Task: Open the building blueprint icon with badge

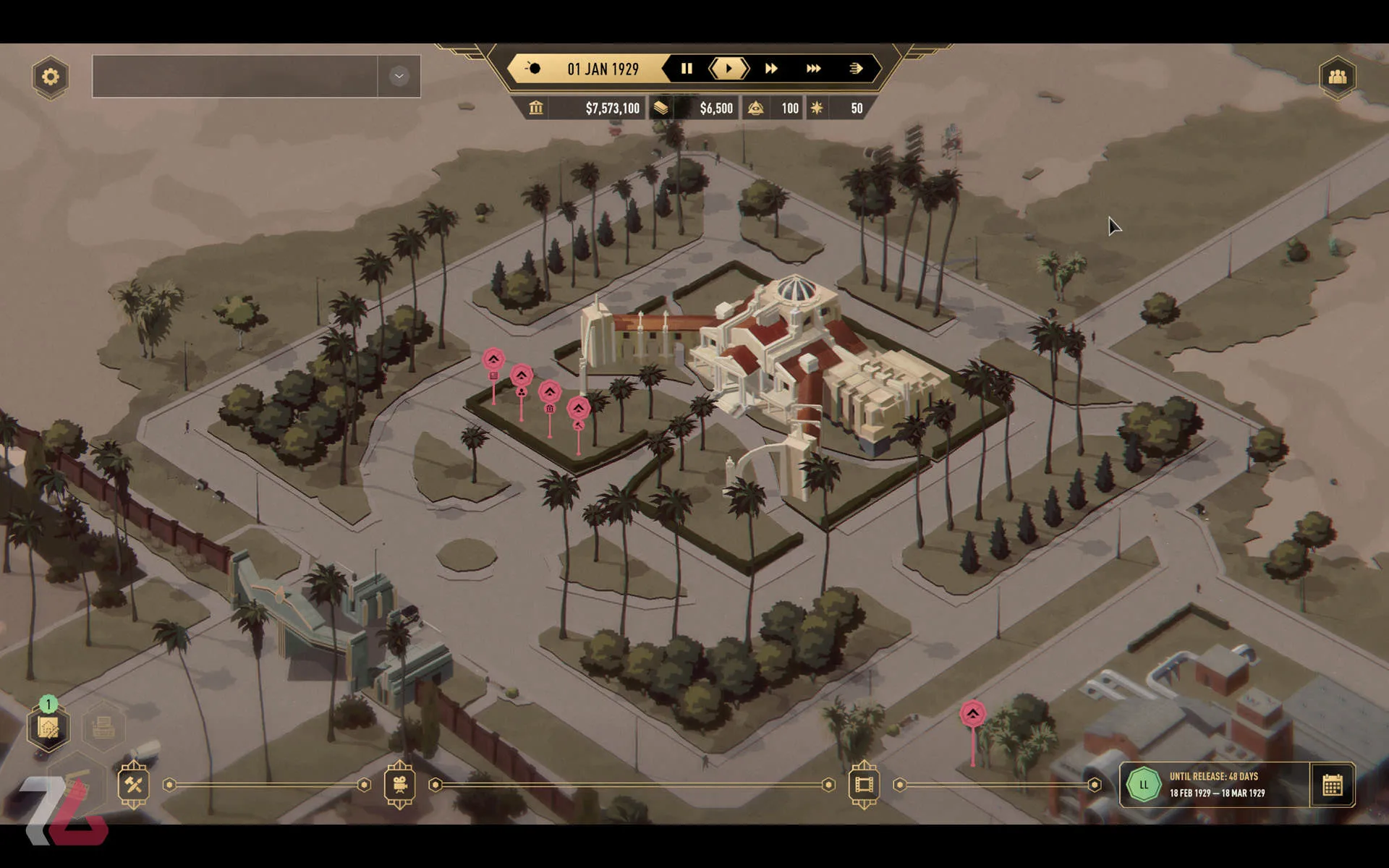Action: tap(48, 728)
